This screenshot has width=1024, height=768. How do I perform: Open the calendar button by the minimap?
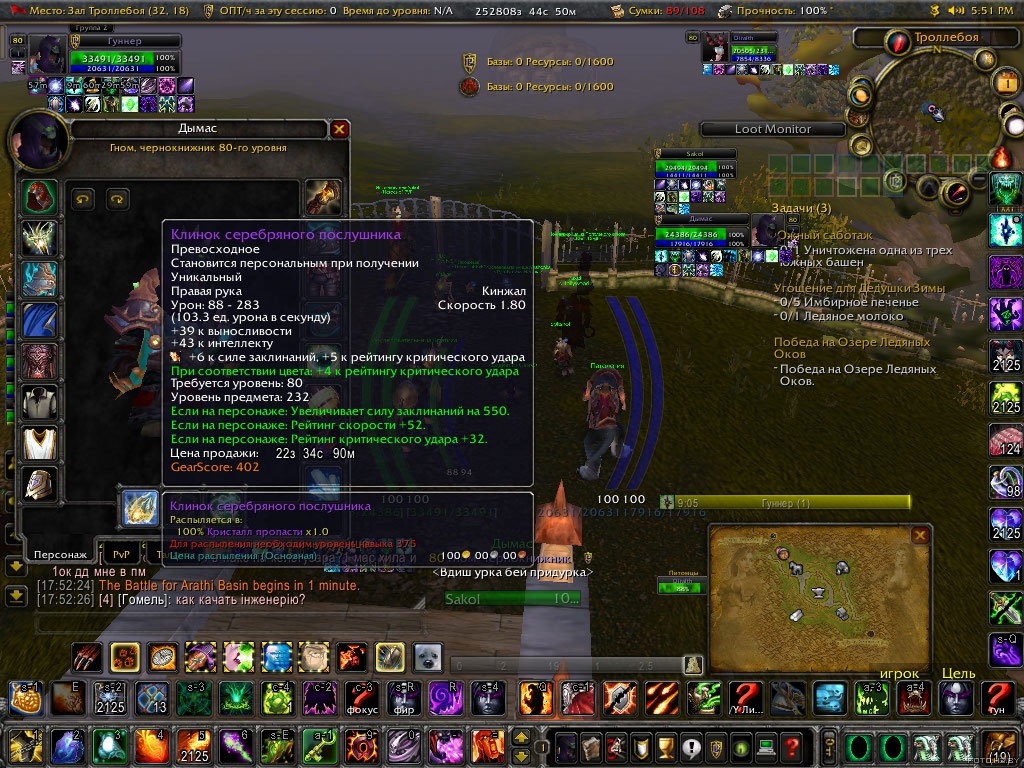coord(1005,83)
